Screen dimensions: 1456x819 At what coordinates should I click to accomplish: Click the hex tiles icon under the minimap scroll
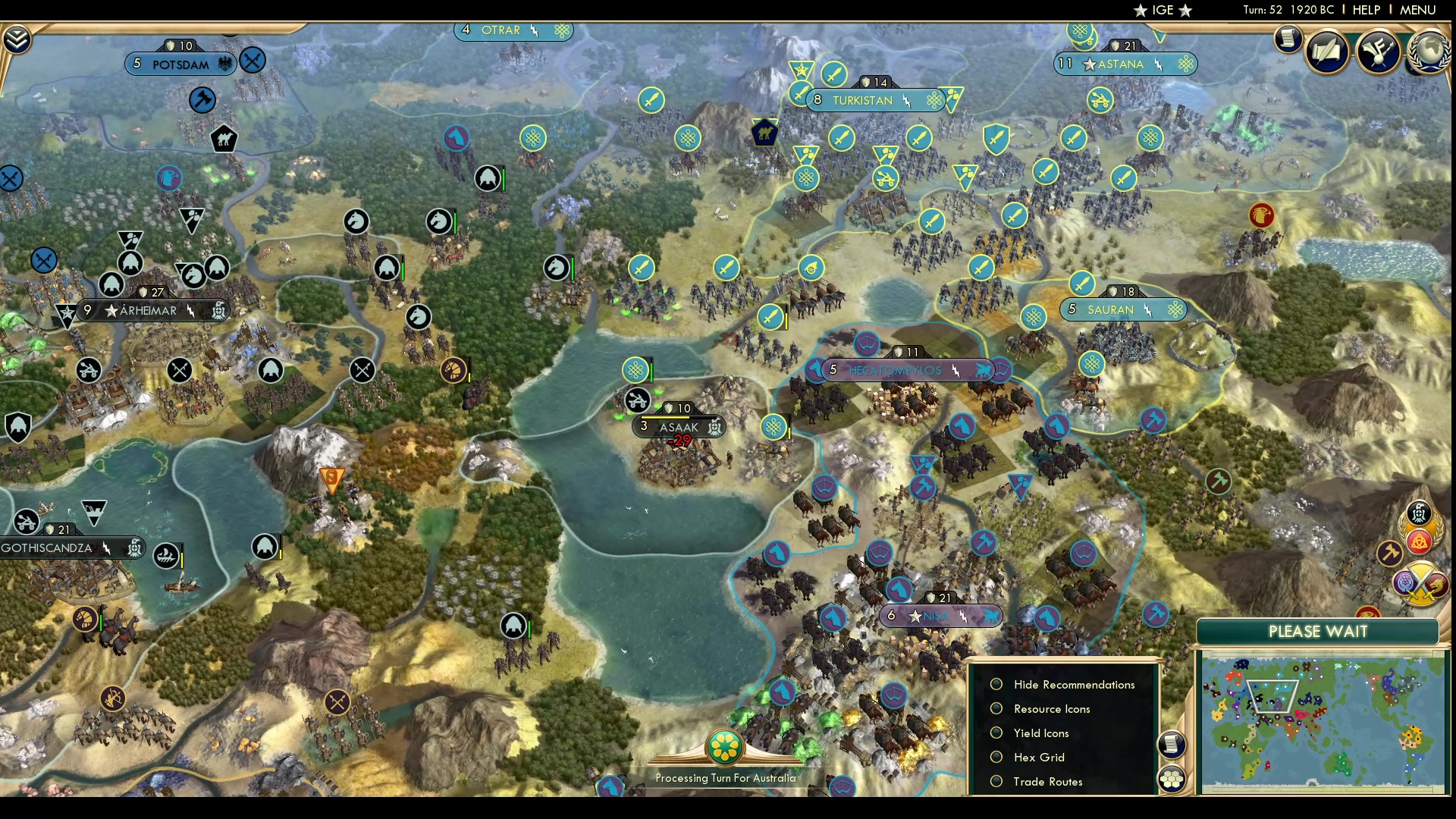(x=1172, y=778)
